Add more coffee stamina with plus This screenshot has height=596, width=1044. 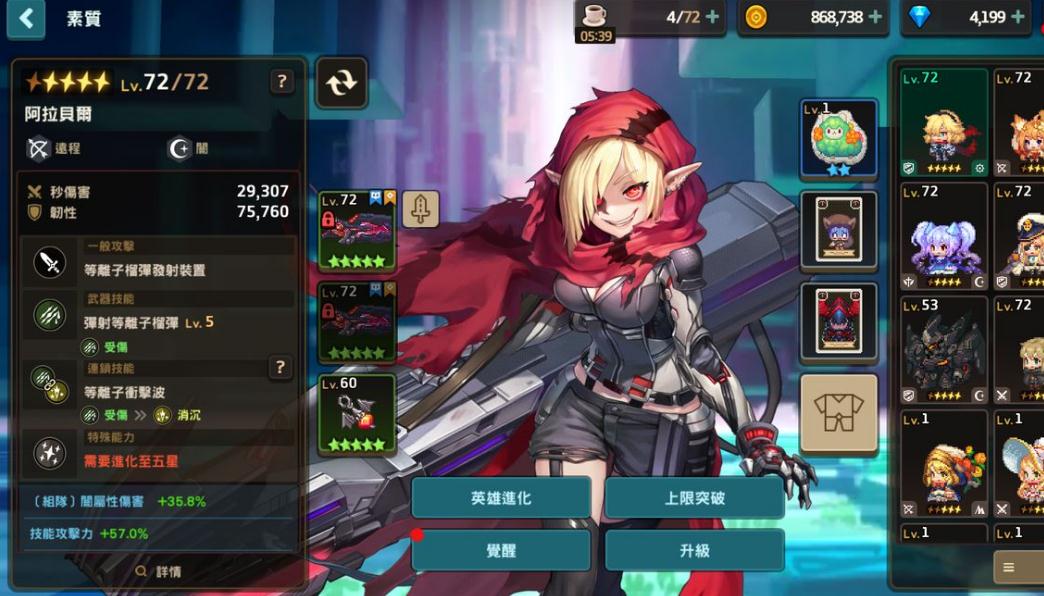pos(712,17)
